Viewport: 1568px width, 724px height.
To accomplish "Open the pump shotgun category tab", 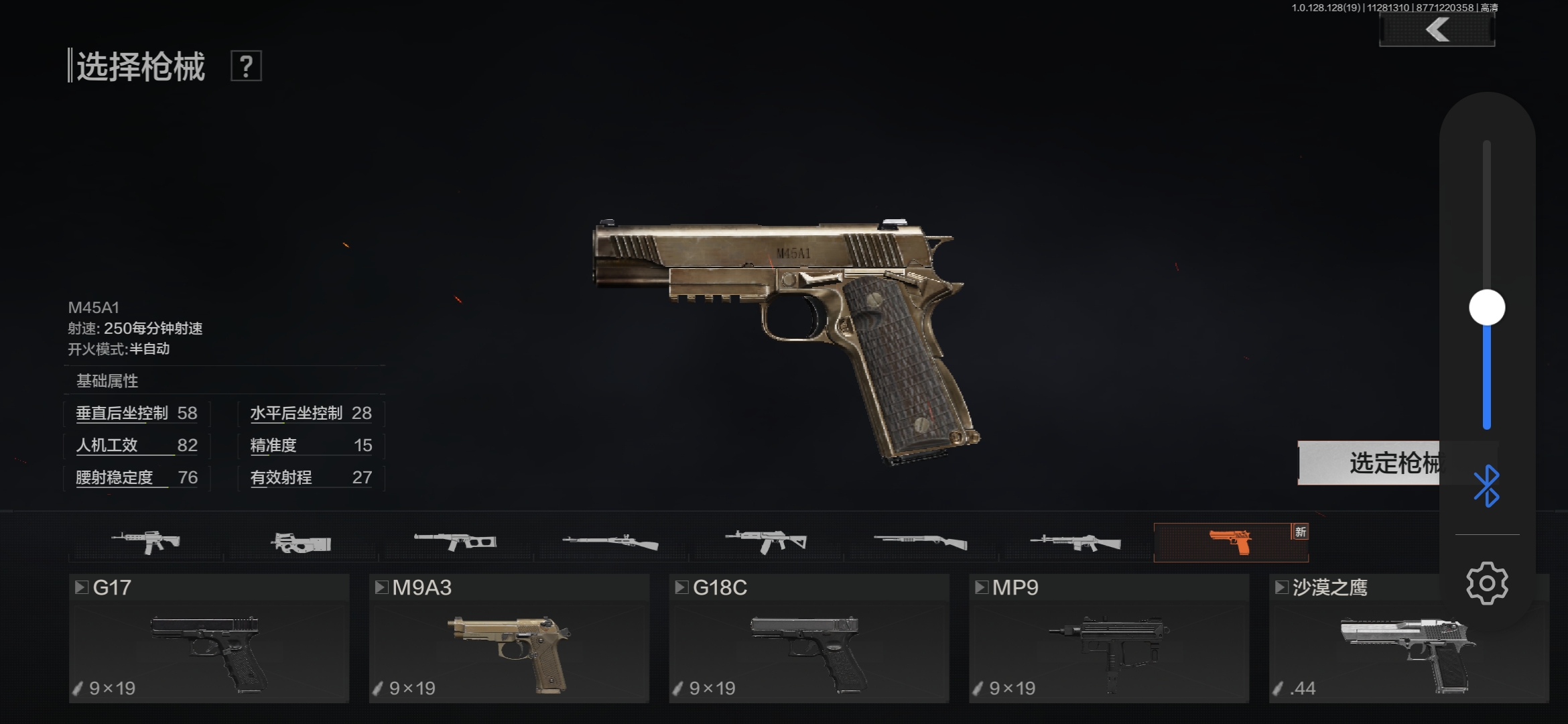I will [921, 542].
